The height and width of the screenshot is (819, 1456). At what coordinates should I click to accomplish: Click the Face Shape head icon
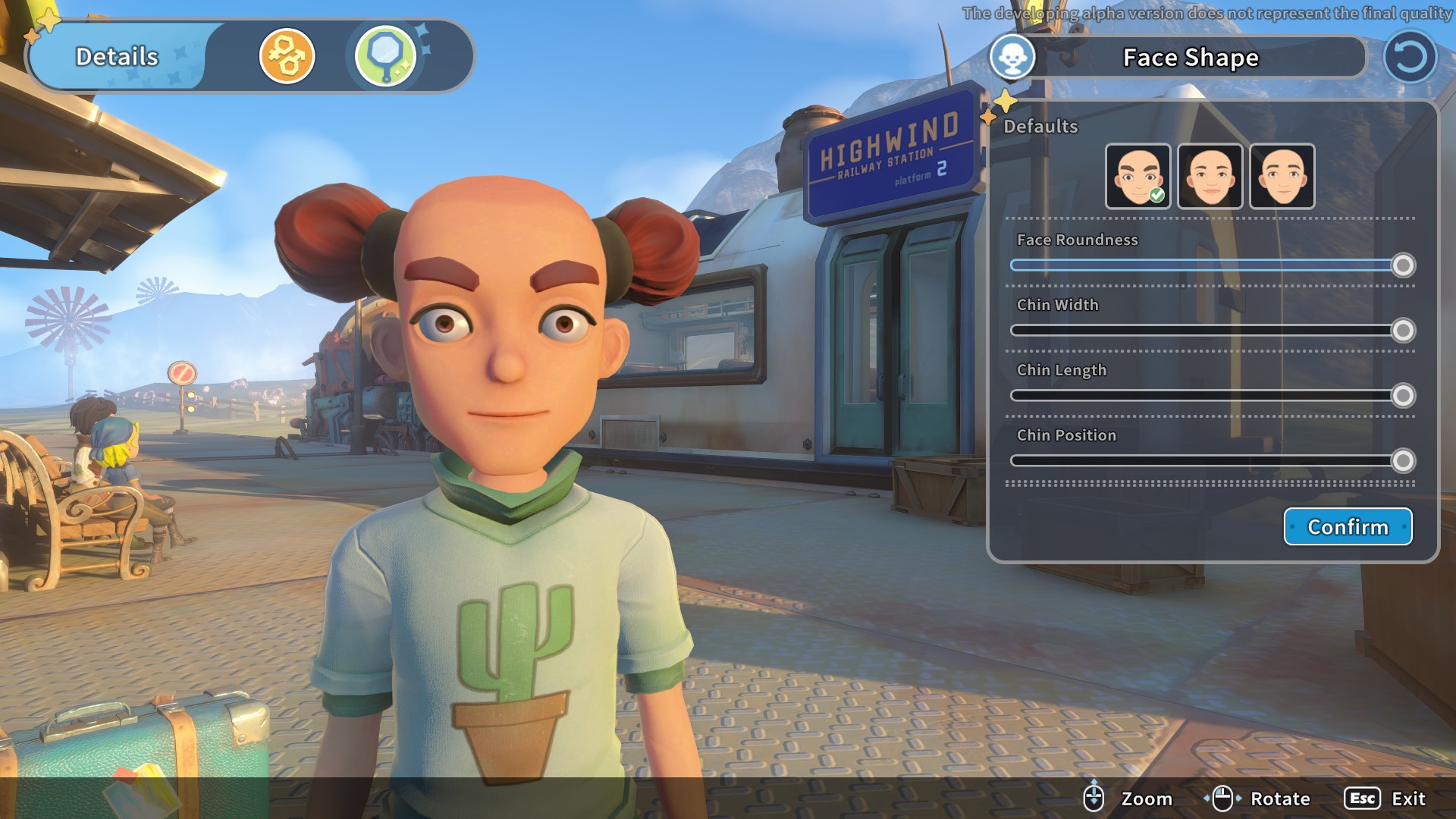tap(1012, 57)
